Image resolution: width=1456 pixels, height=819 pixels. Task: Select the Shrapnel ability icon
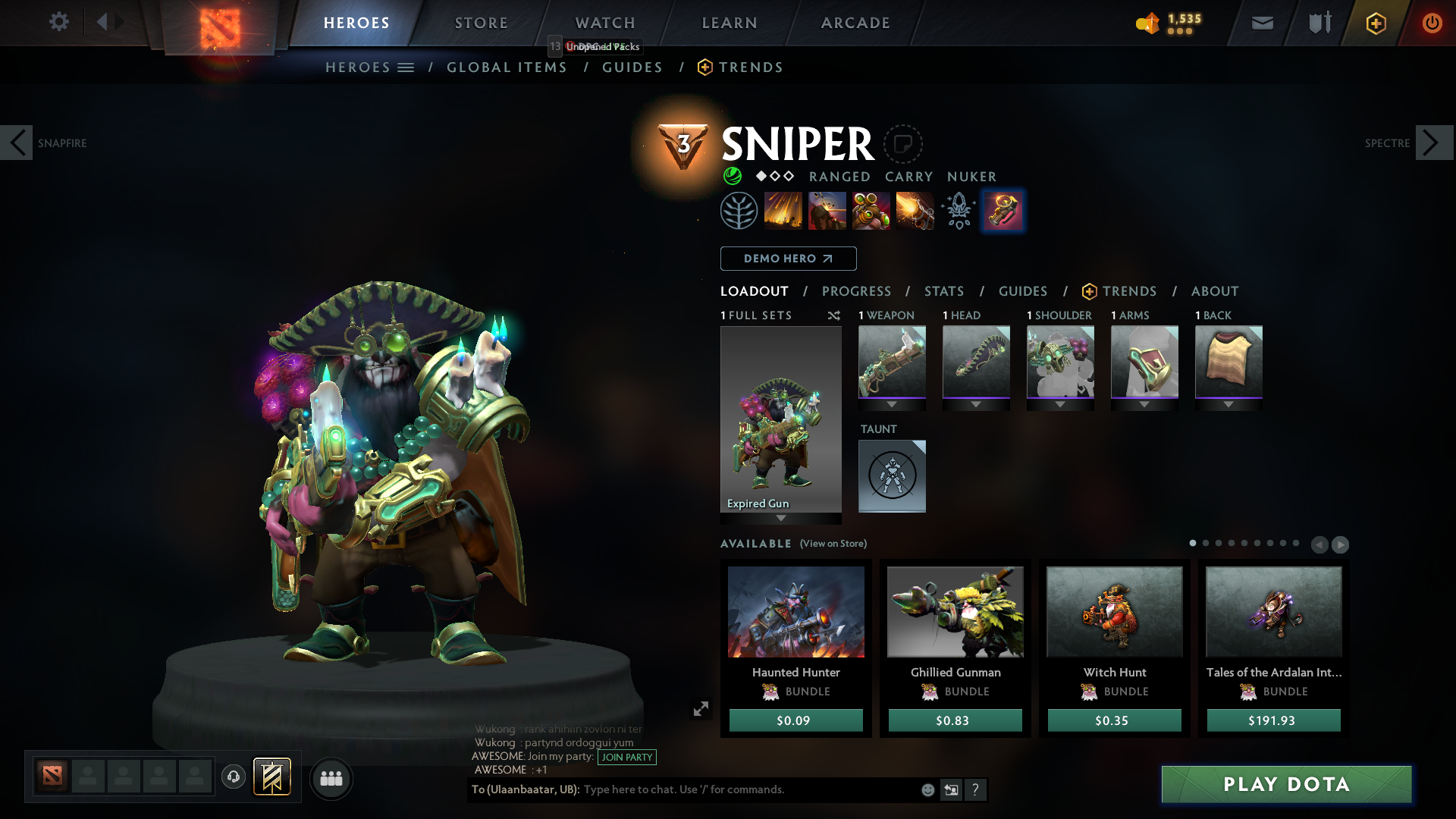pyautogui.click(x=783, y=210)
